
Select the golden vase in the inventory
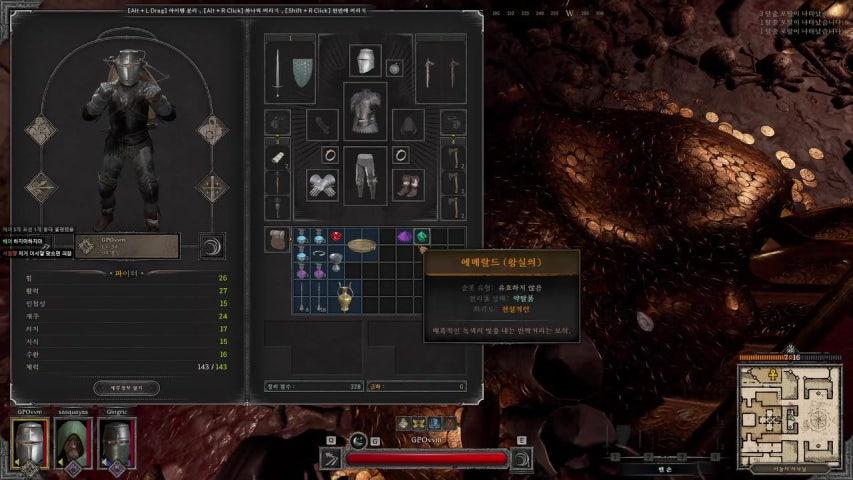click(x=345, y=295)
